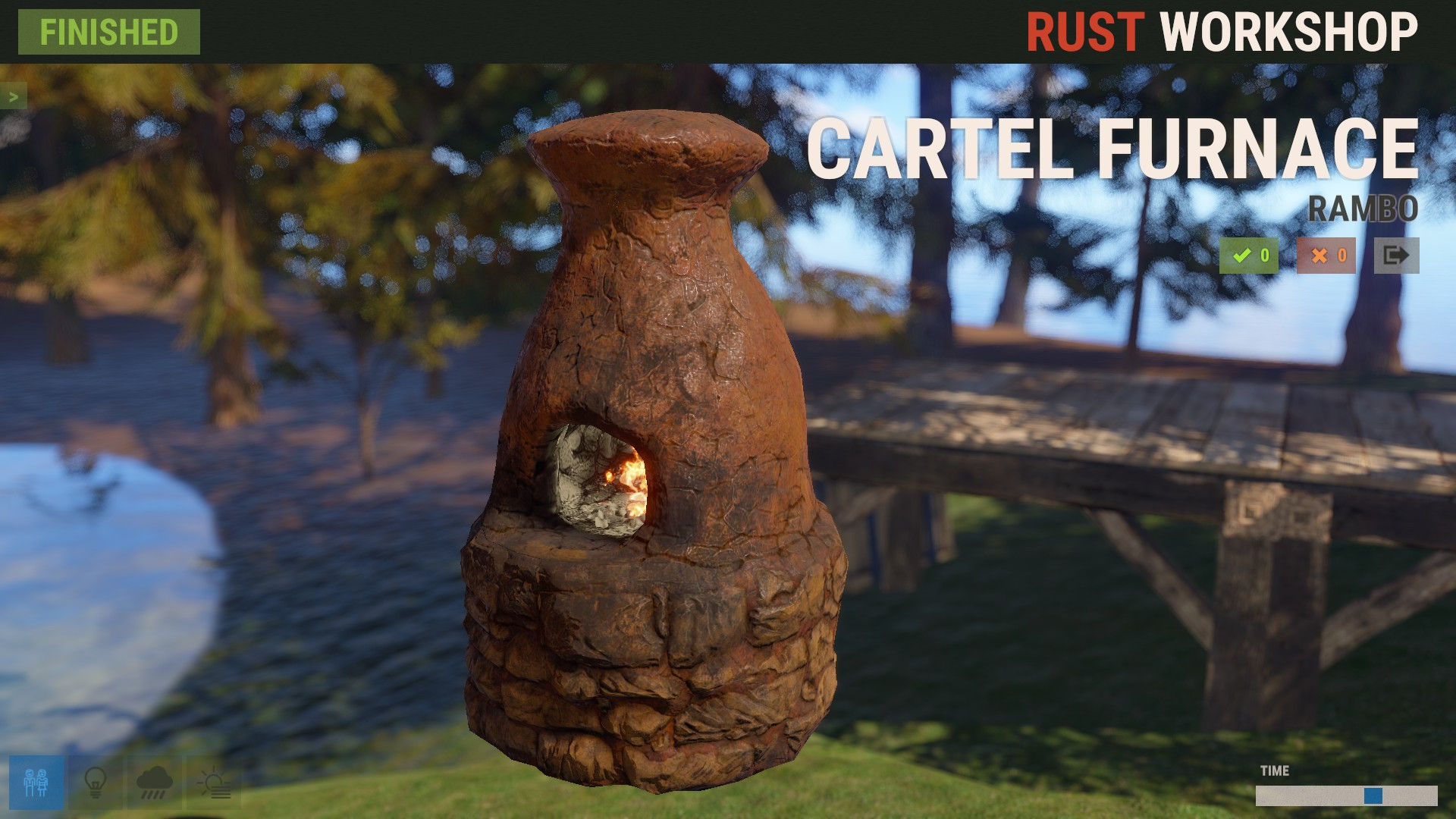Expand the left side panel chevron

12,96
